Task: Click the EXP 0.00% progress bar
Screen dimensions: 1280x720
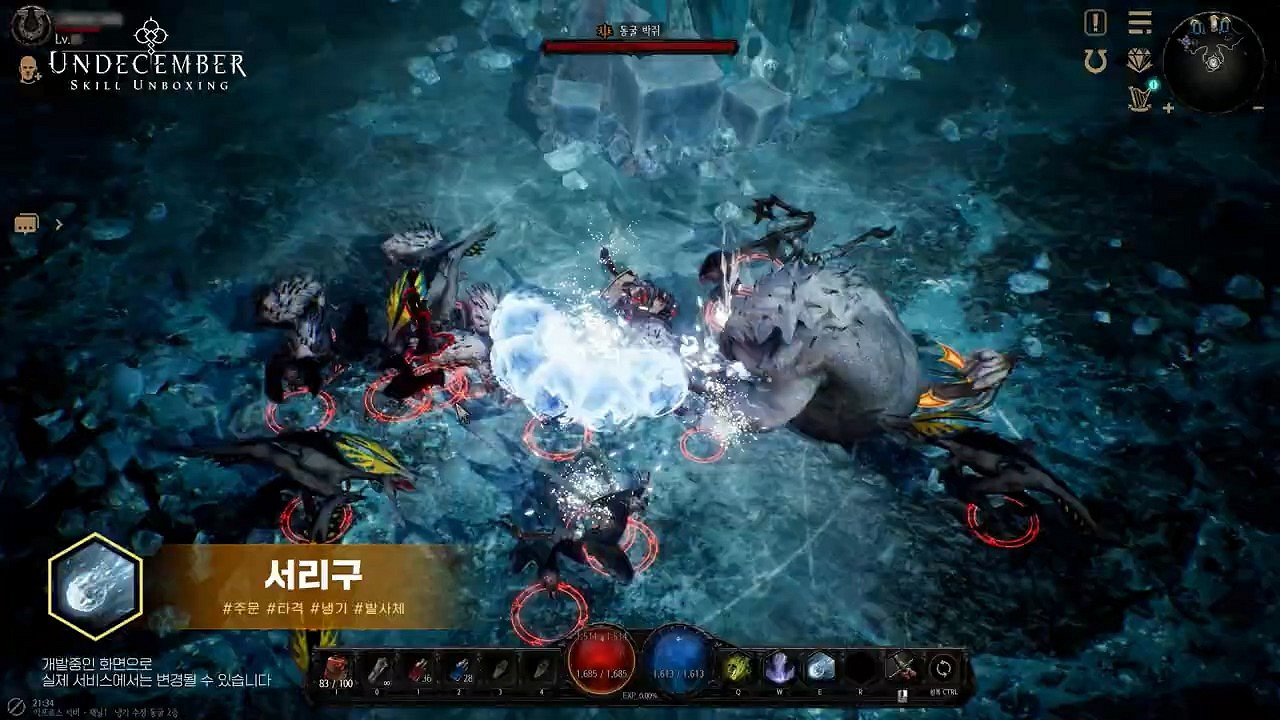Action: [x=640, y=694]
